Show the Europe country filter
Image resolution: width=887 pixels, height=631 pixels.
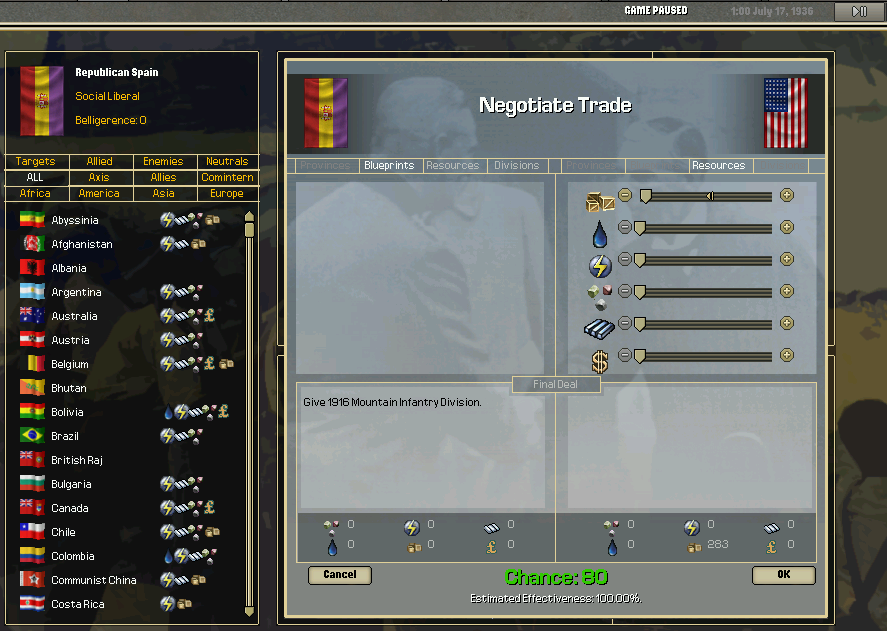pos(226,194)
